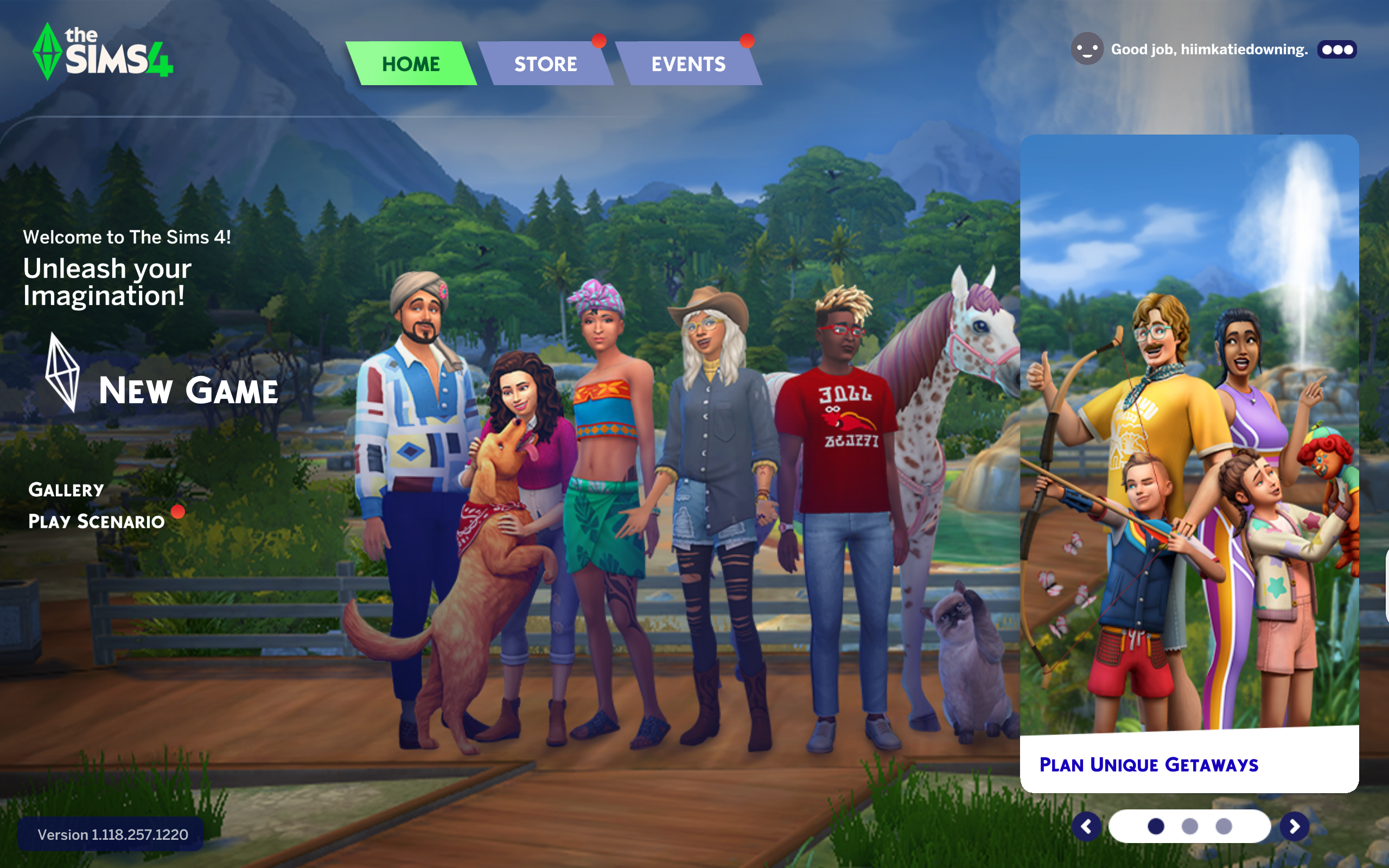Jump to the third carousel page dot
The width and height of the screenshot is (1389, 868).
click(x=1224, y=827)
